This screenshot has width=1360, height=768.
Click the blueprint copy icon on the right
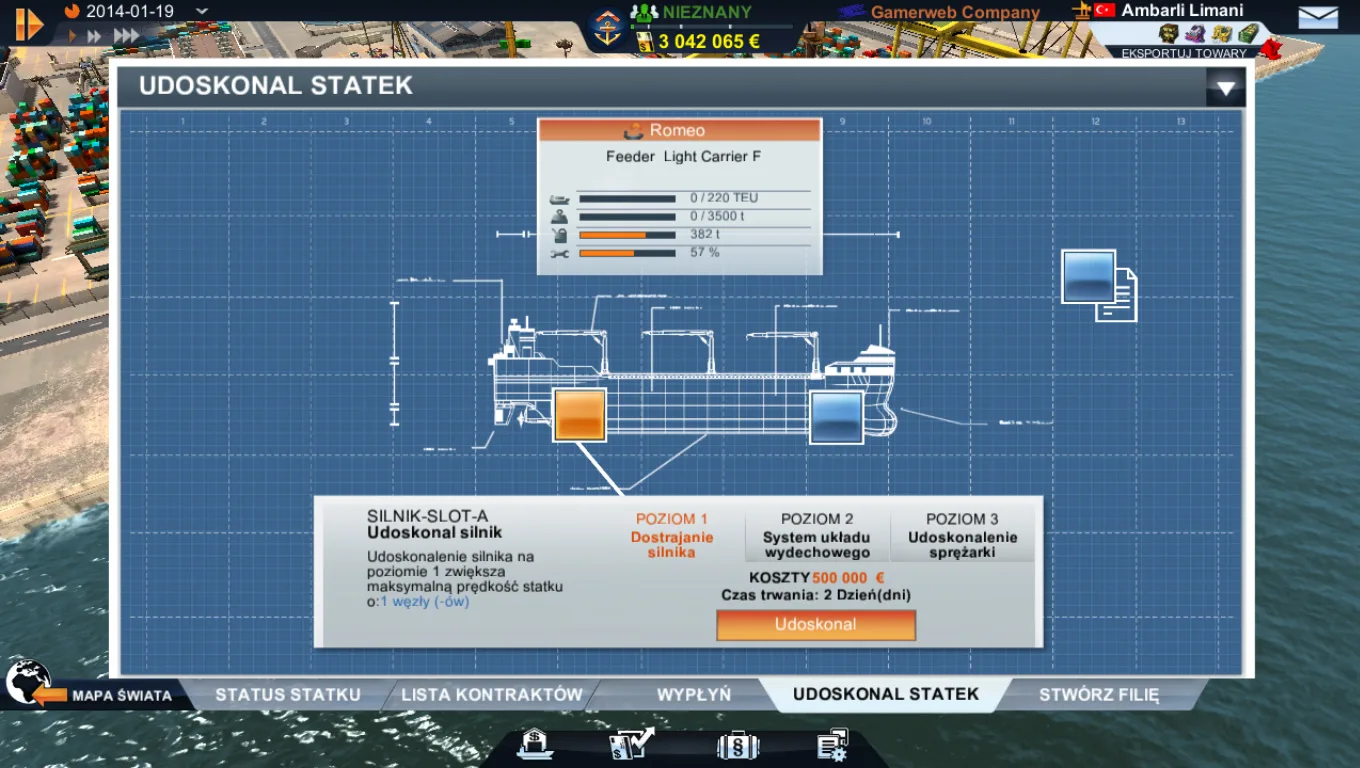(x=1097, y=283)
